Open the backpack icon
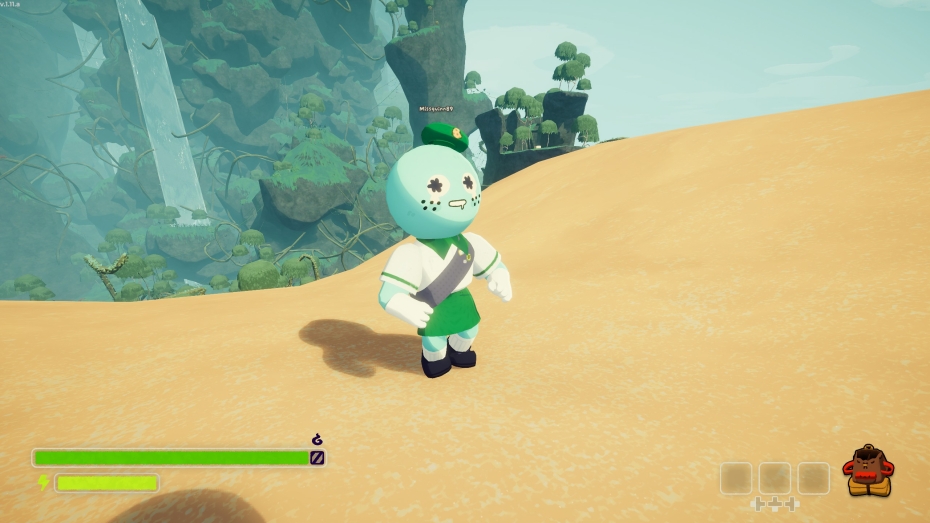This screenshot has width=930, height=523. click(867, 472)
